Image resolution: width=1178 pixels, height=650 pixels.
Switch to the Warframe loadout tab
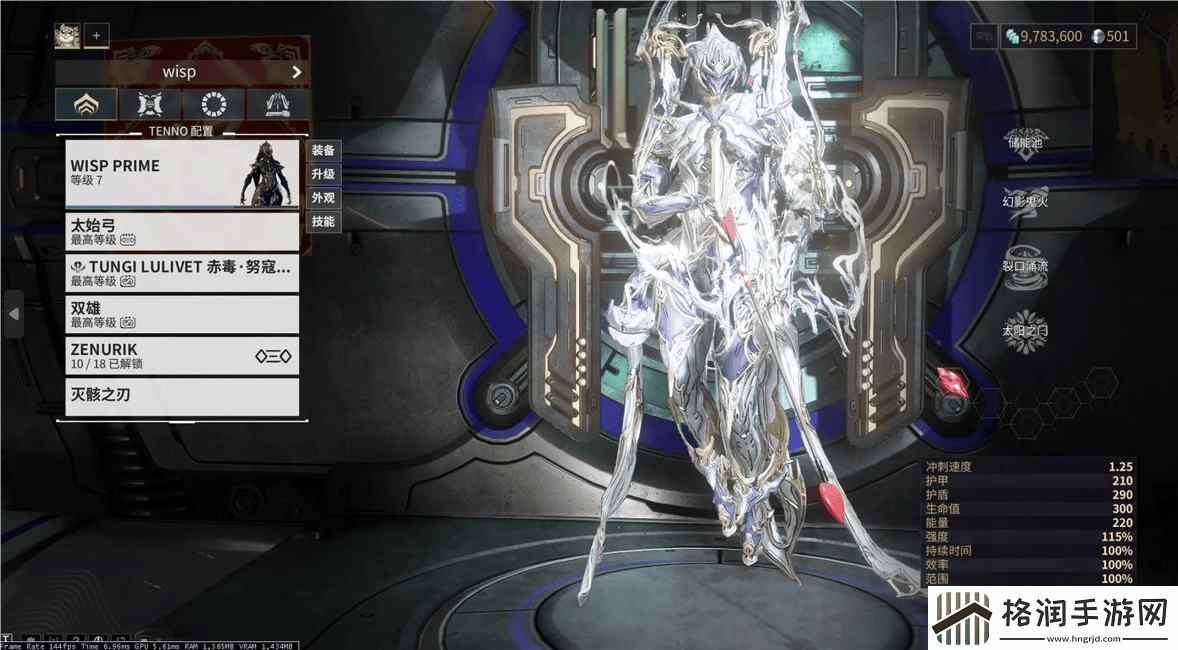pos(86,104)
